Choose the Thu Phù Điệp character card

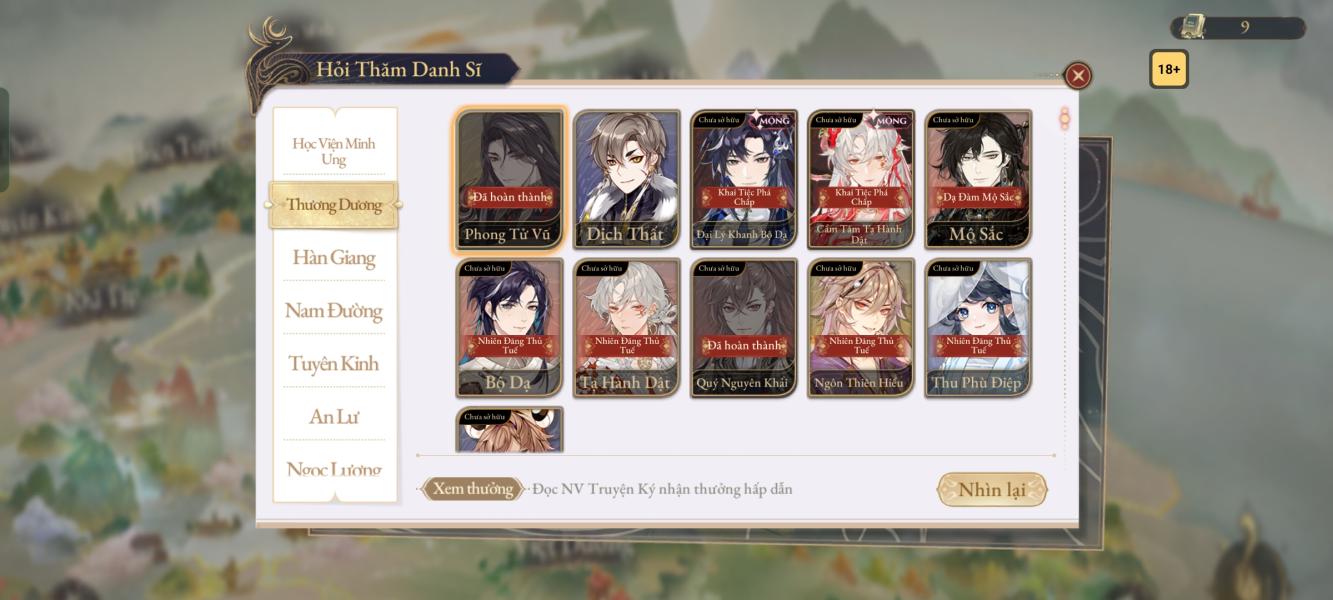978,327
